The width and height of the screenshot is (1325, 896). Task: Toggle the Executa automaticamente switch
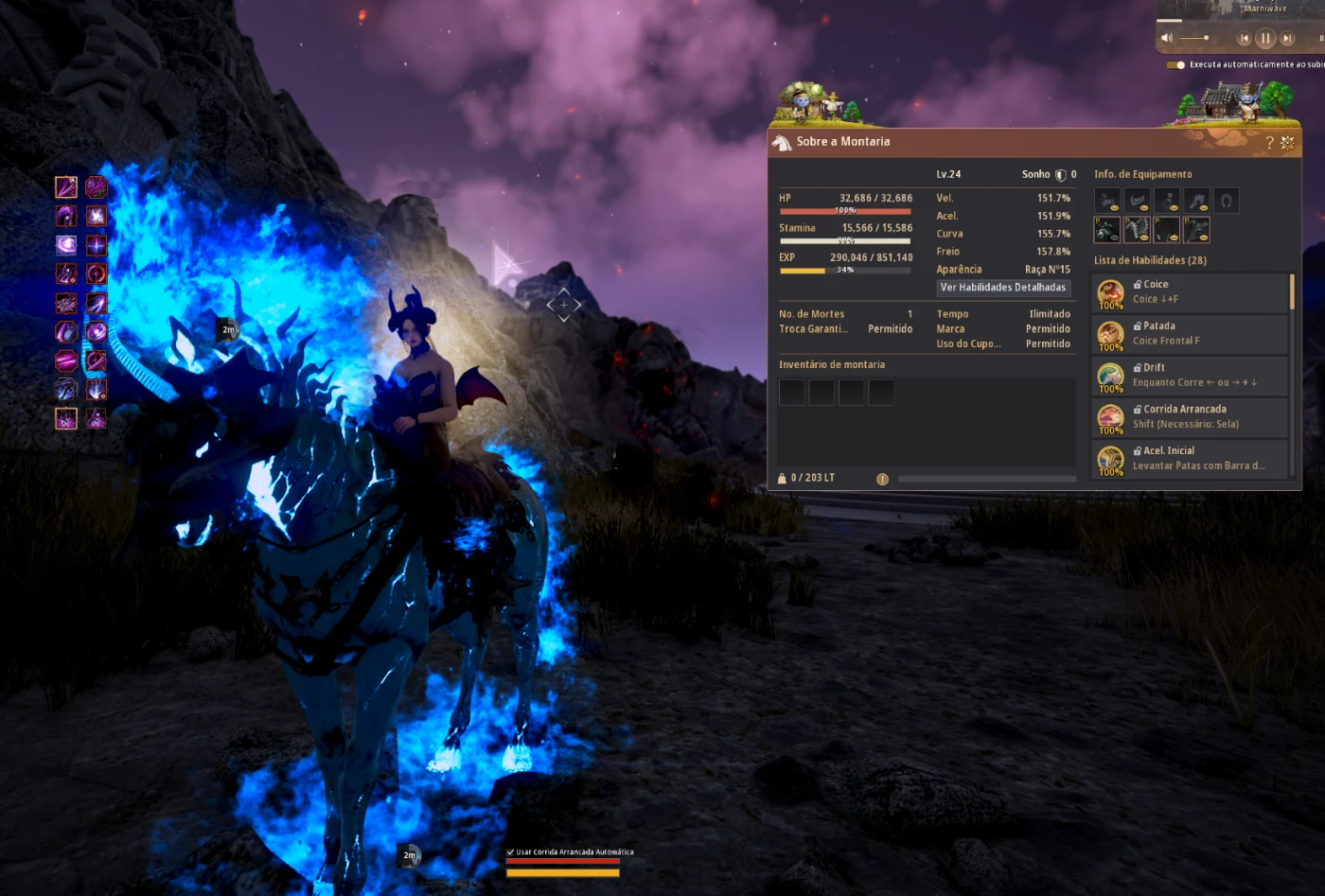tap(1175, 65)
